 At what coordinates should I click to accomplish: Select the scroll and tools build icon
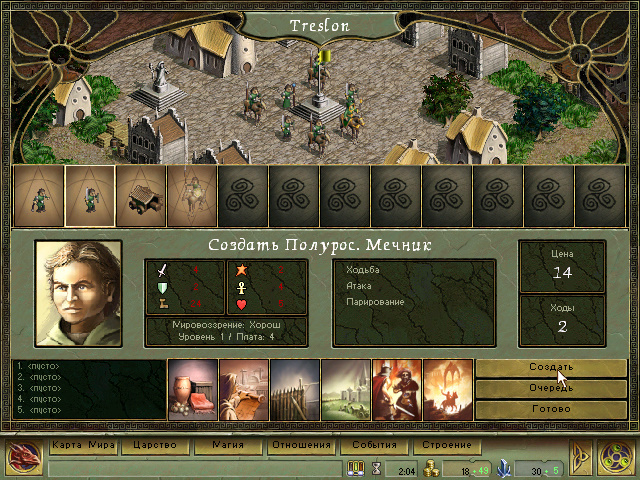243,387
